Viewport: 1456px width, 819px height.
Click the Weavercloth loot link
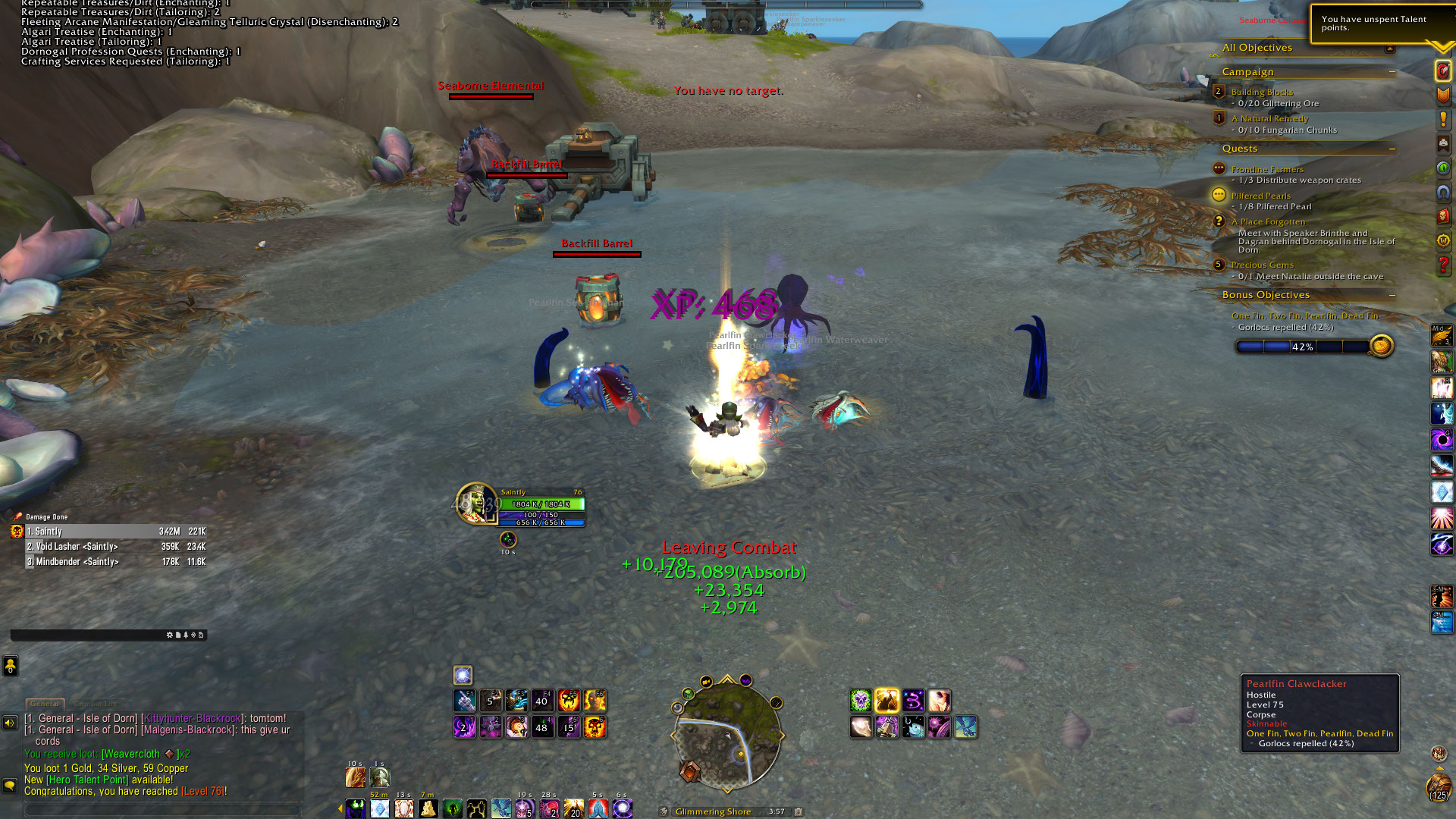pyautogui.click(x=131, y=754)
